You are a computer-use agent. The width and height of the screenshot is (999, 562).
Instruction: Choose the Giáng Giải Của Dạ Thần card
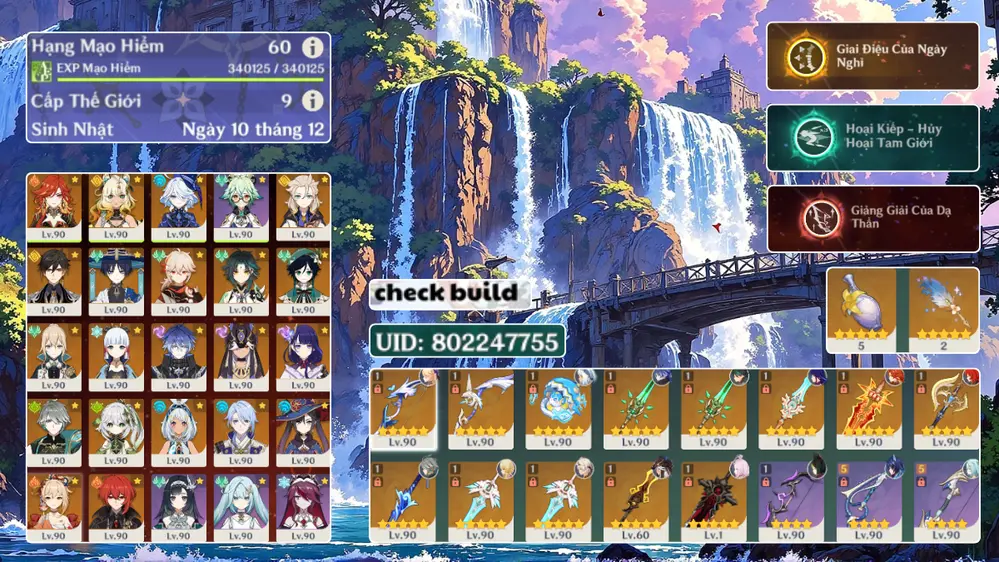(x=872, y=218)
